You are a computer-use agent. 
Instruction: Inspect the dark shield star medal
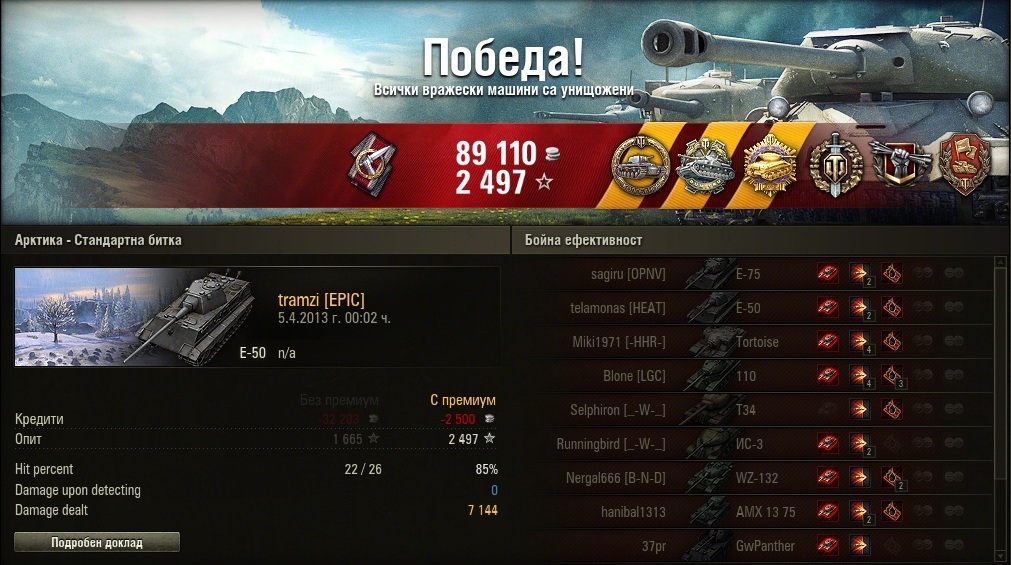833,166
